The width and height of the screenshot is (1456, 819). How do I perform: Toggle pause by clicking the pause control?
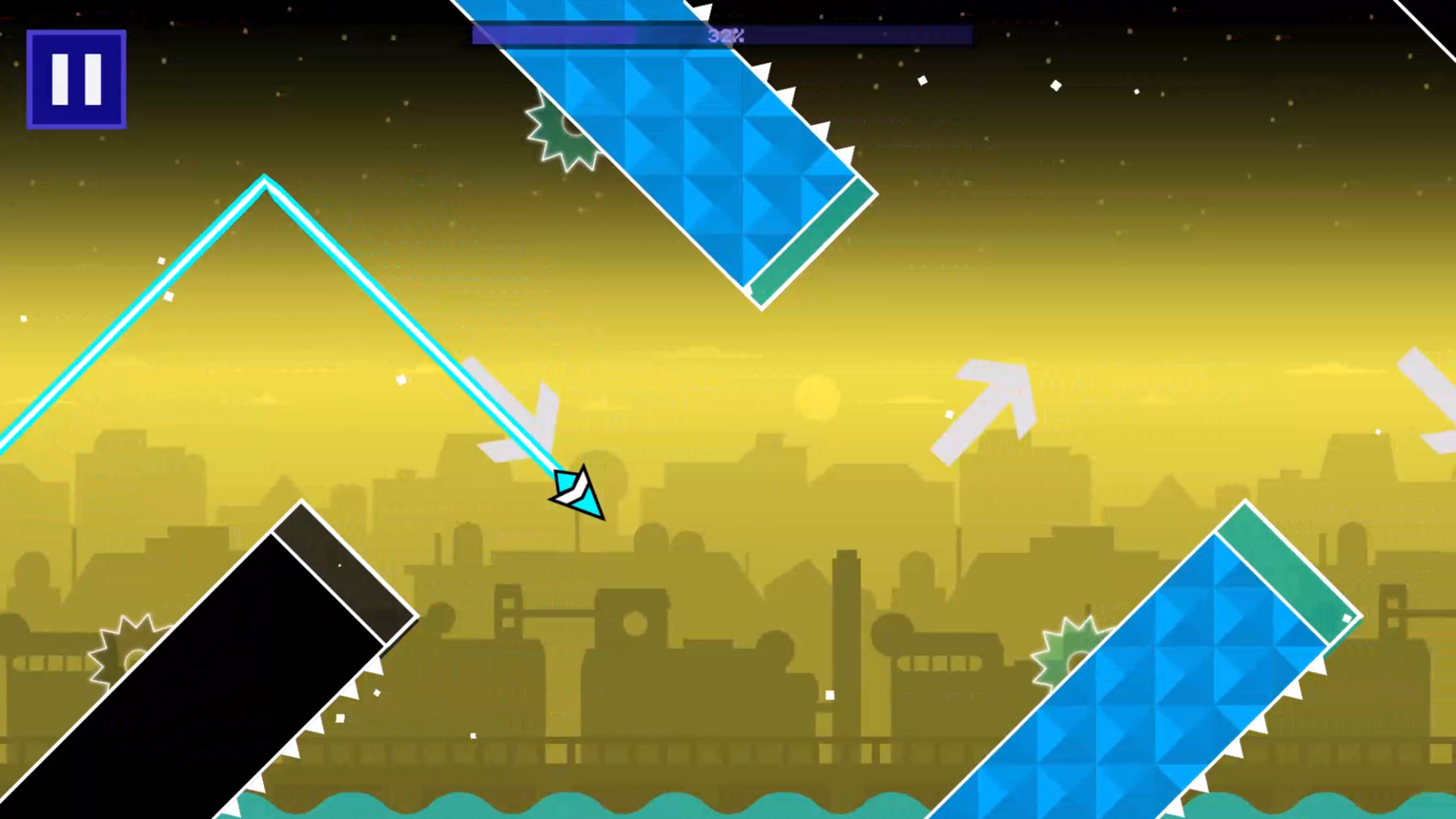[x=76, y=78]
